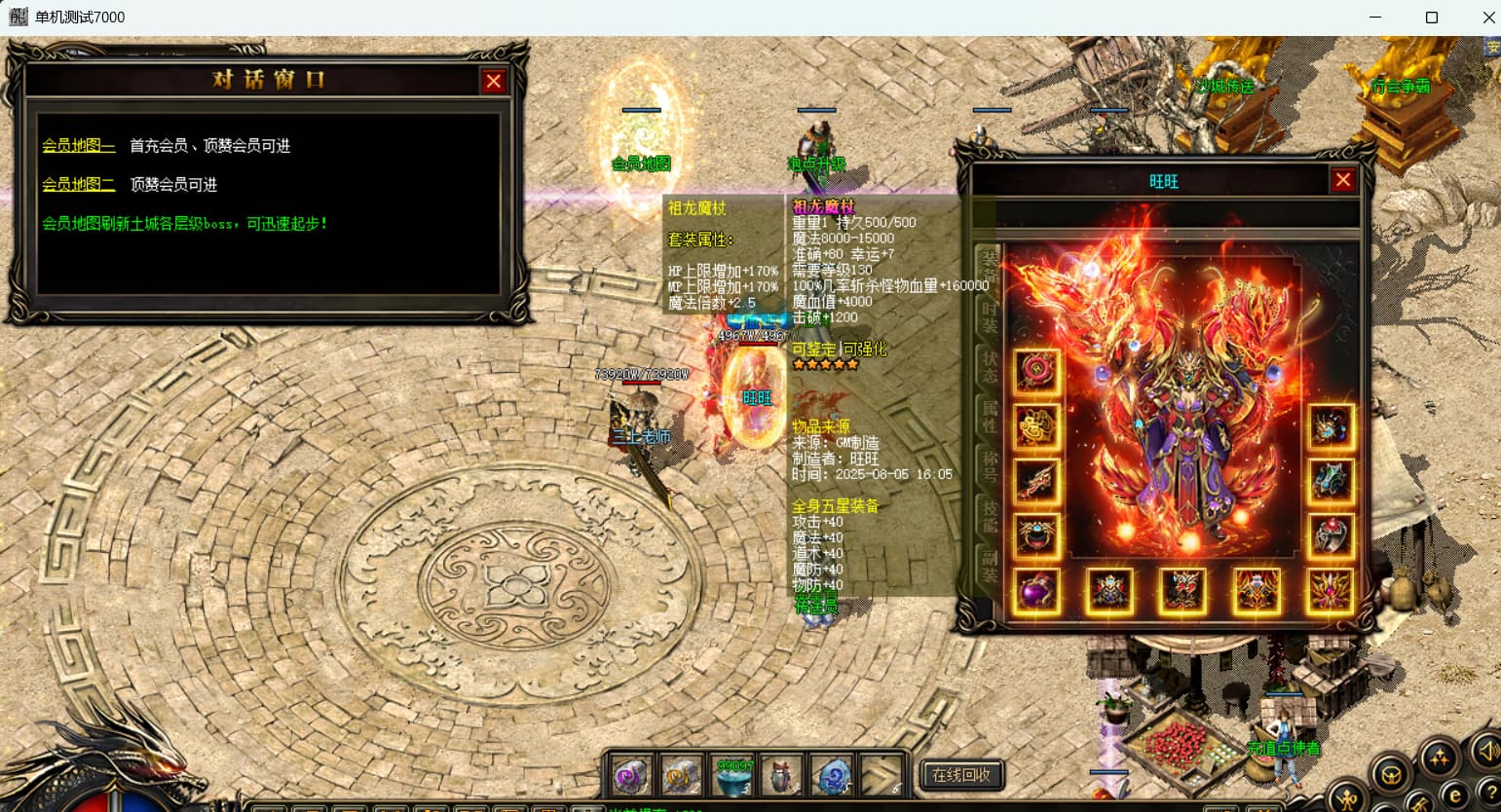
Task: Maximize the game window
Action: tap(1431, 18)
